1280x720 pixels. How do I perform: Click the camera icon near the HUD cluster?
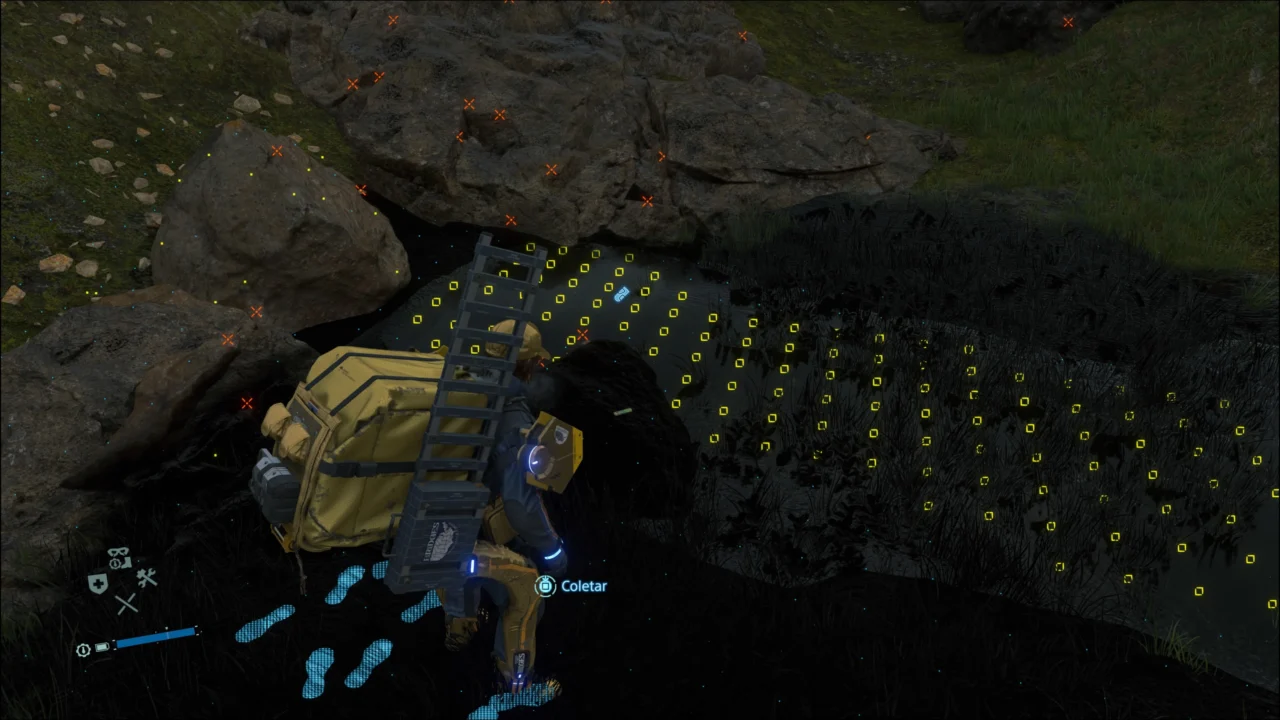point(127,562)
